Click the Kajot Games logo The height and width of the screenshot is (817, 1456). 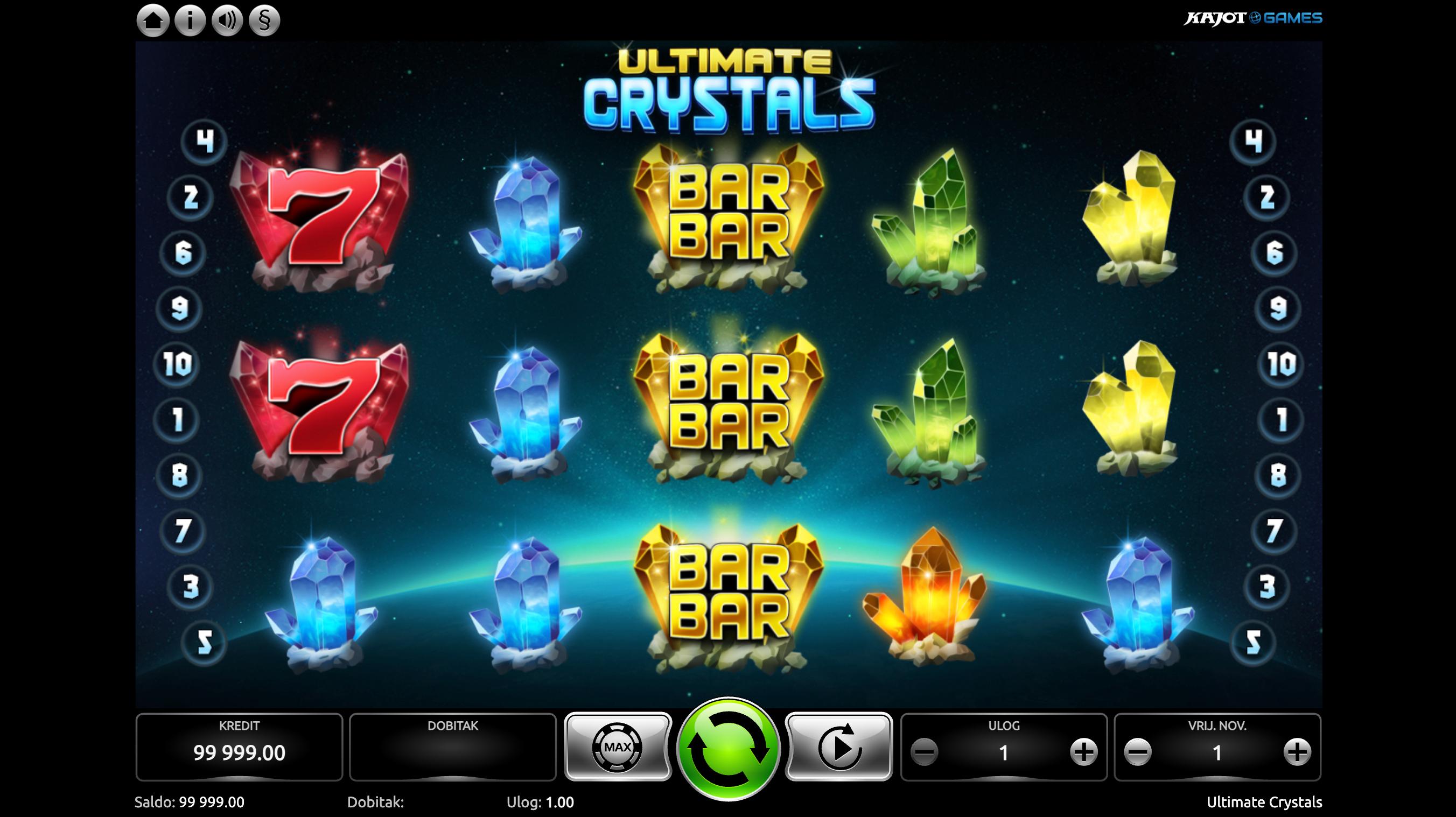click(1252, 18)
